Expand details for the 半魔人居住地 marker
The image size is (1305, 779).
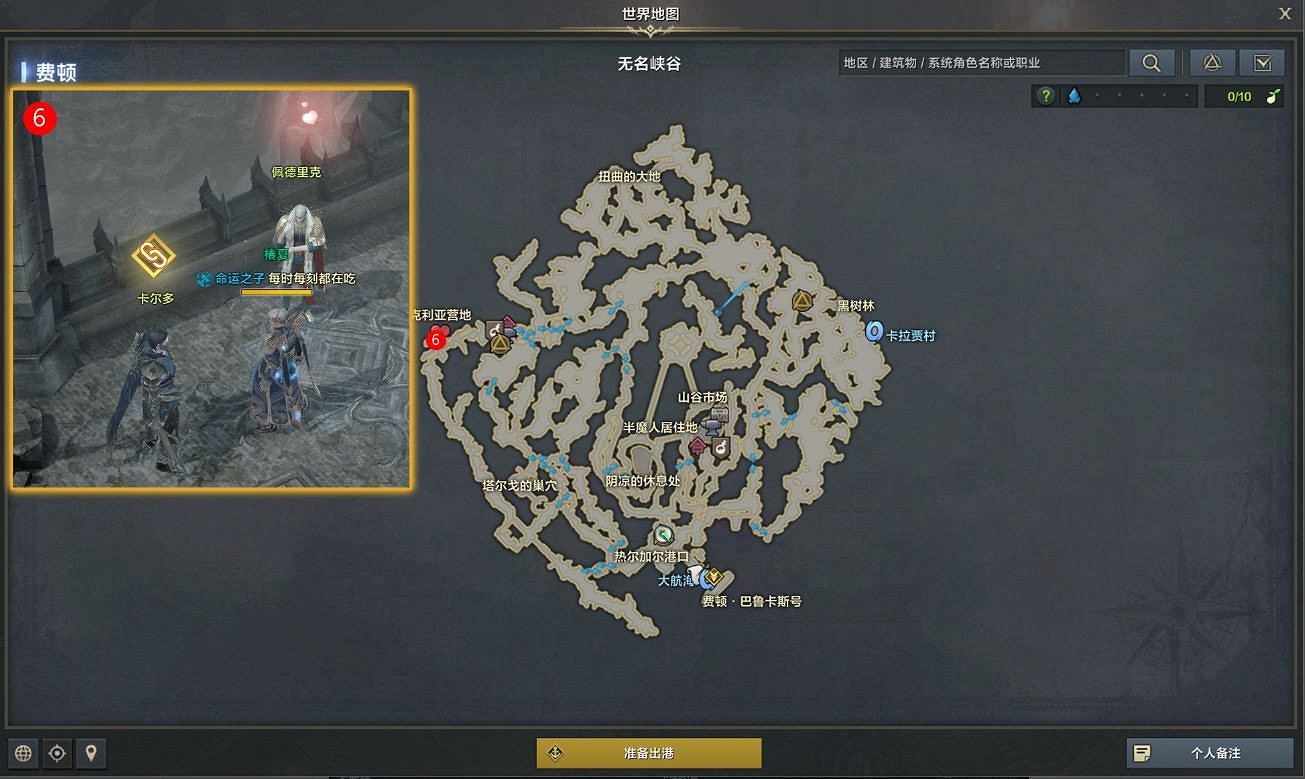coord(696,446)
